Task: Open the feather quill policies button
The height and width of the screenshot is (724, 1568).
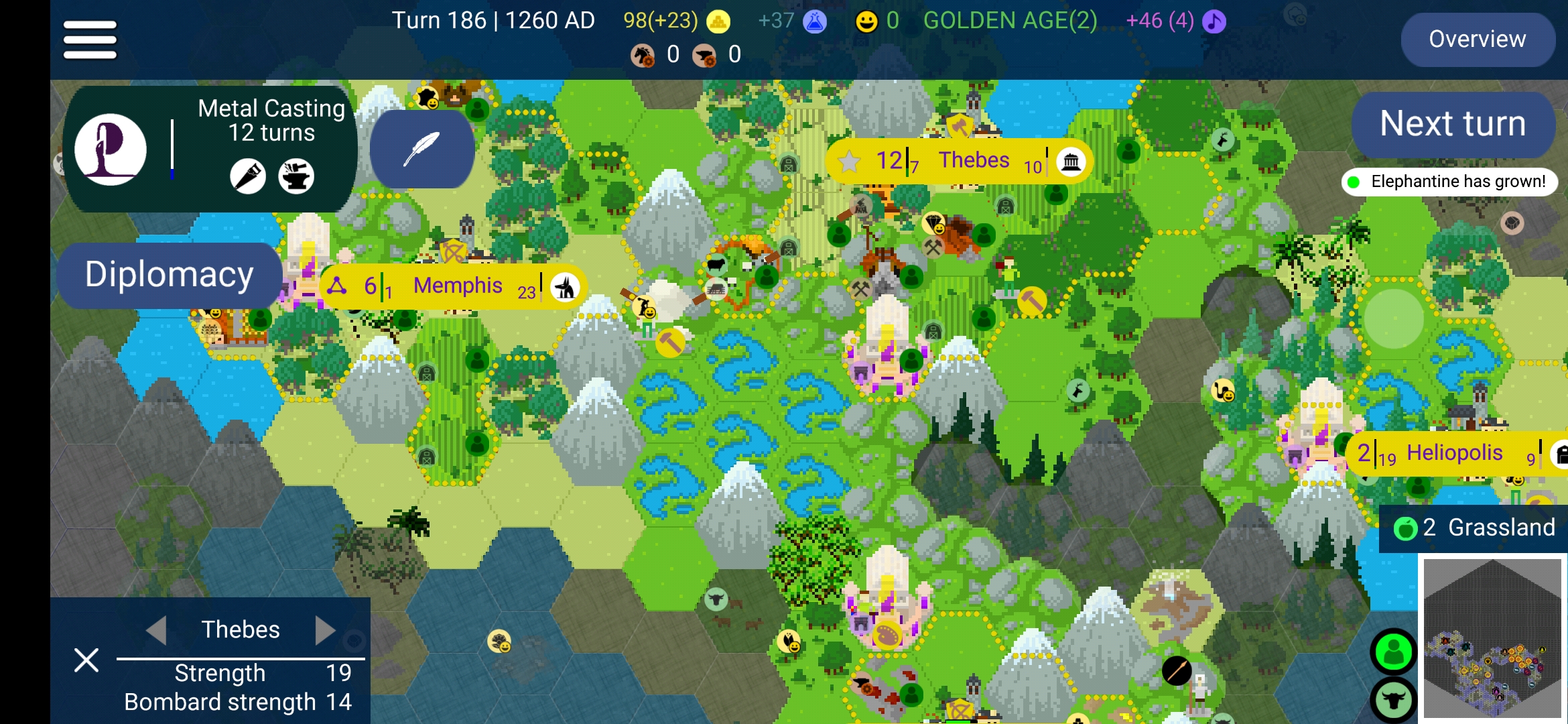Action: tap(422, 149)
